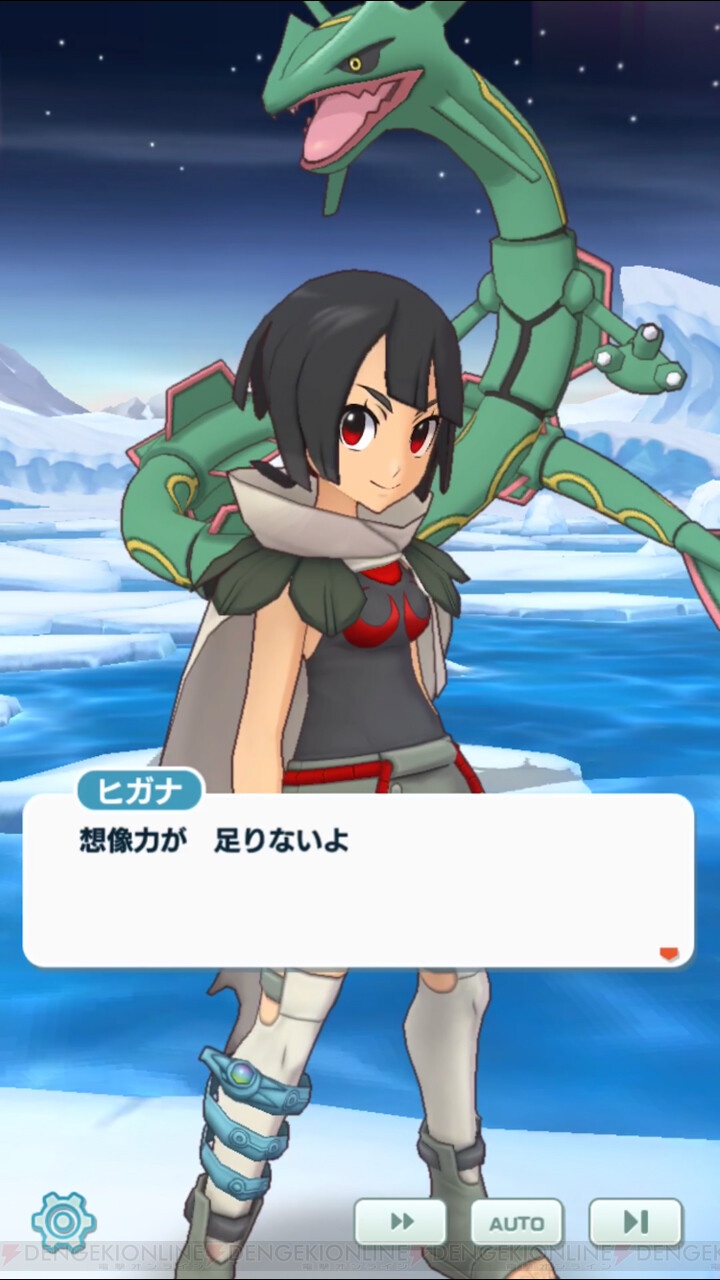Fast-forward the dialogue with double-arrow button
720x1280 pixels.
tap(400, 1222)
